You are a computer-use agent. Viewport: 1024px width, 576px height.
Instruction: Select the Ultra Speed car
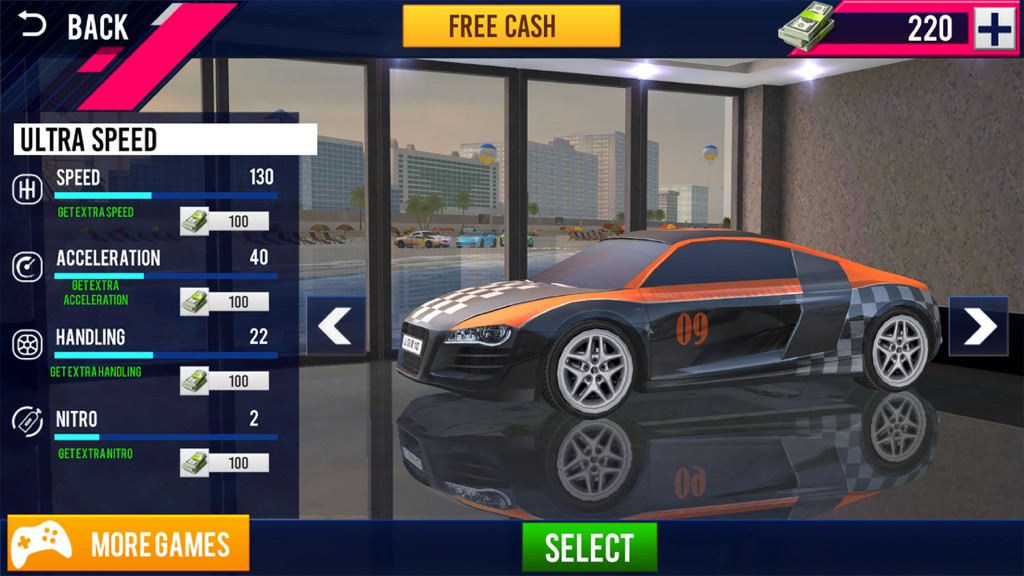(x=589, y=547)
